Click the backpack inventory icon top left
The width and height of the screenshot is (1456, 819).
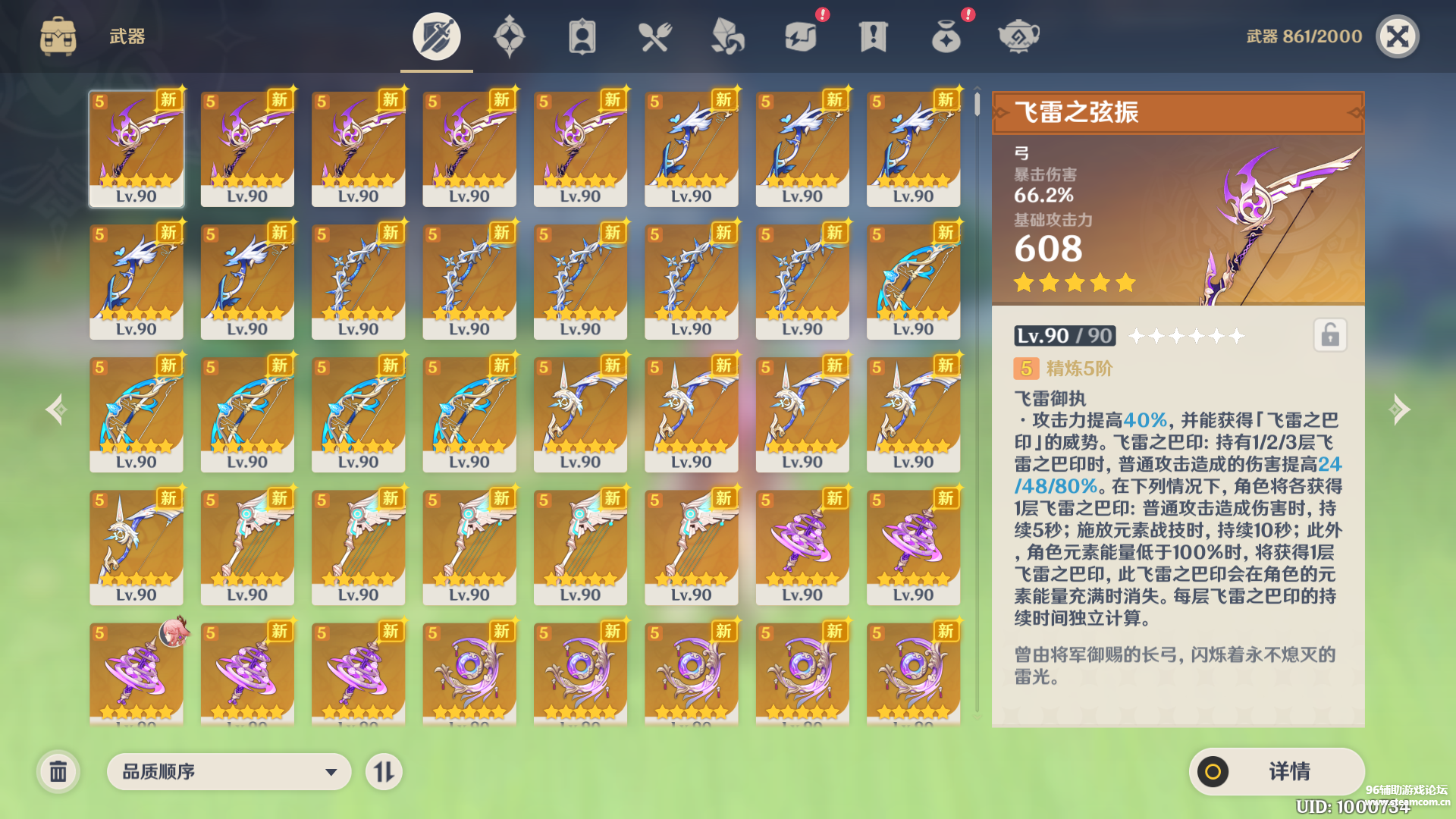[x=57, y=34]
